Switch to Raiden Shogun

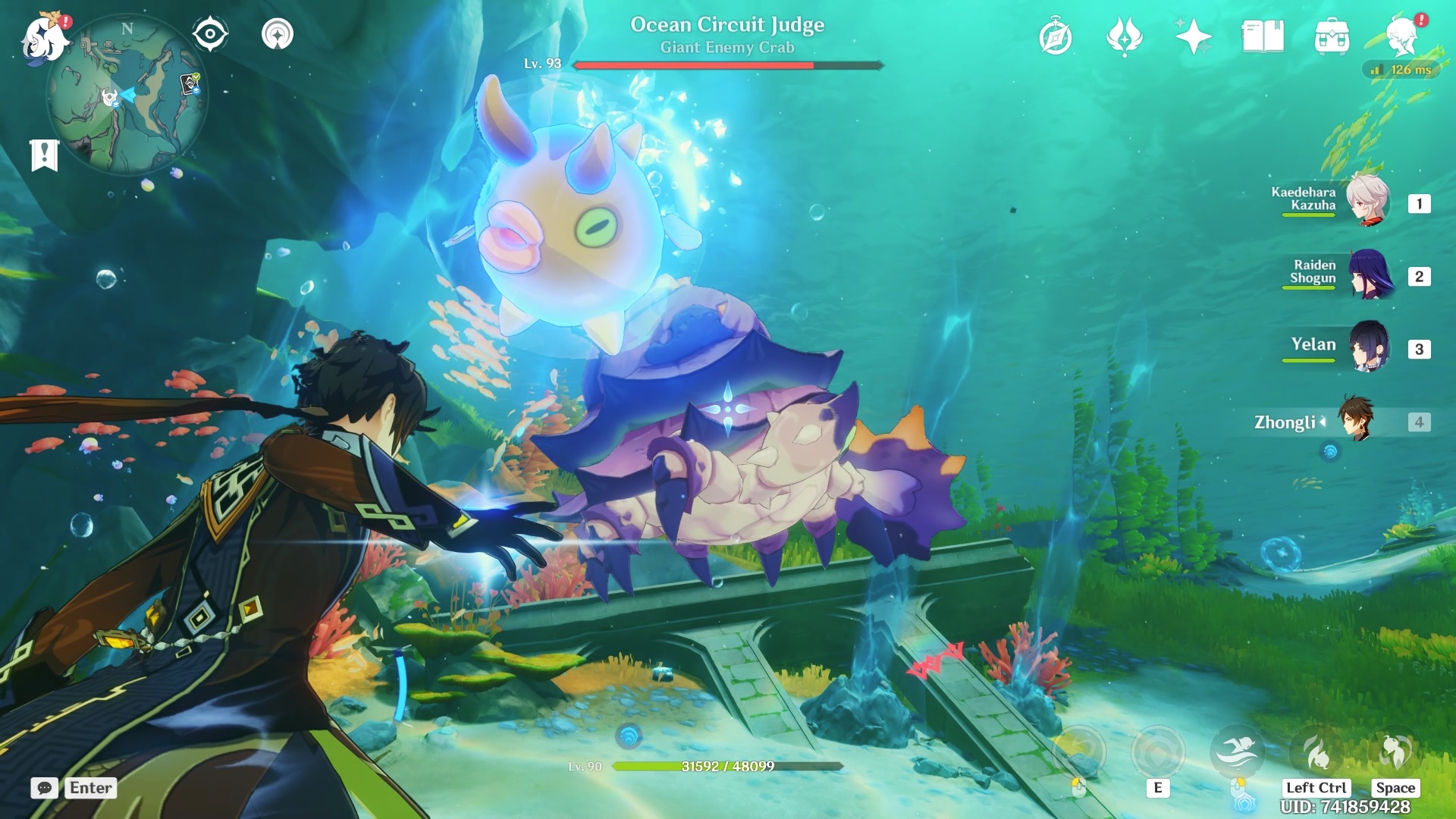1367,275
